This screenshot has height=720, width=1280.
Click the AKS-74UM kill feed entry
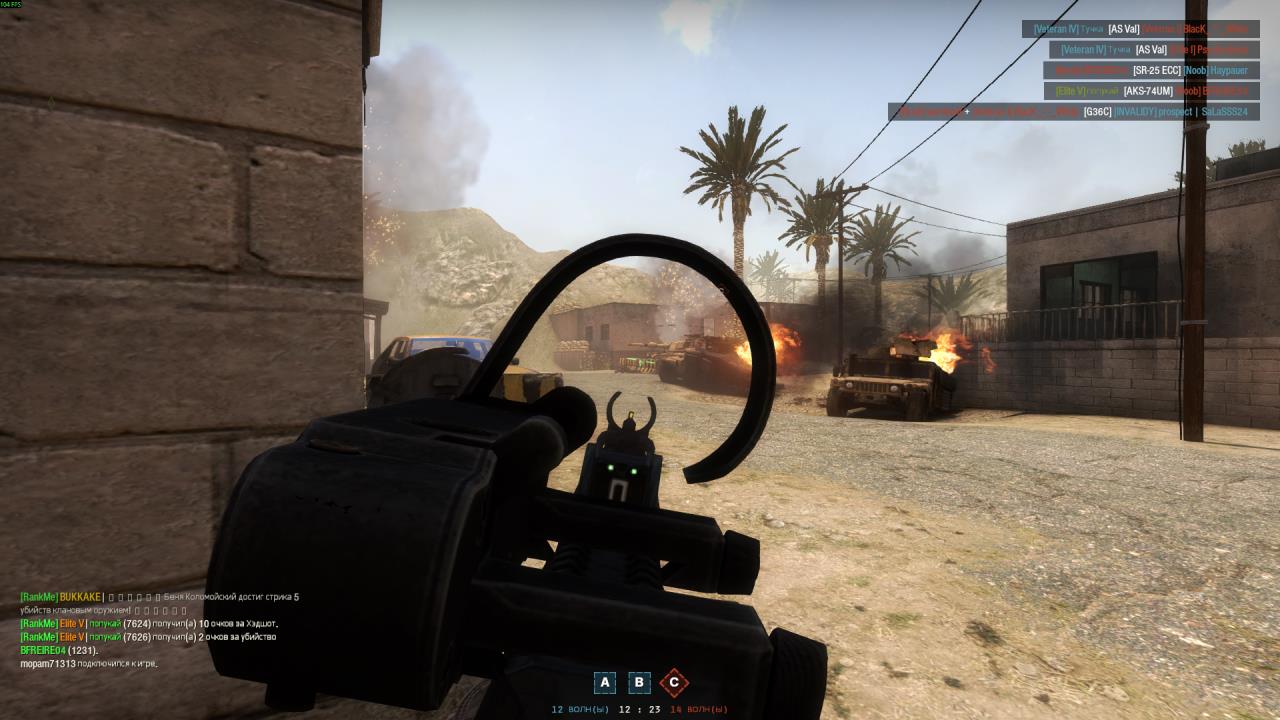1151,91
